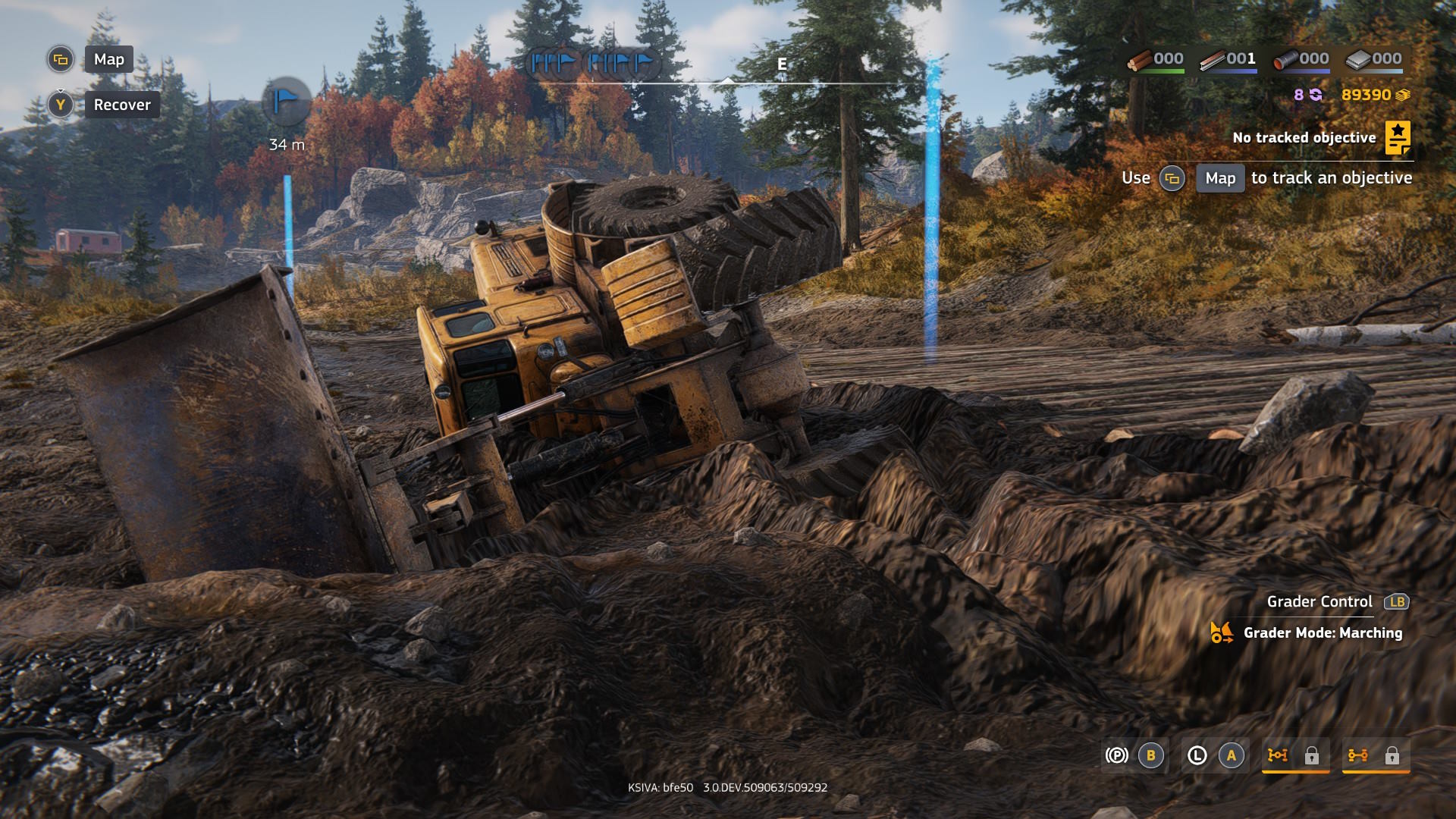Toggle Grader Mode: Marching
The height and width of the screenshot is (819, 1456).
point(1323,632)
